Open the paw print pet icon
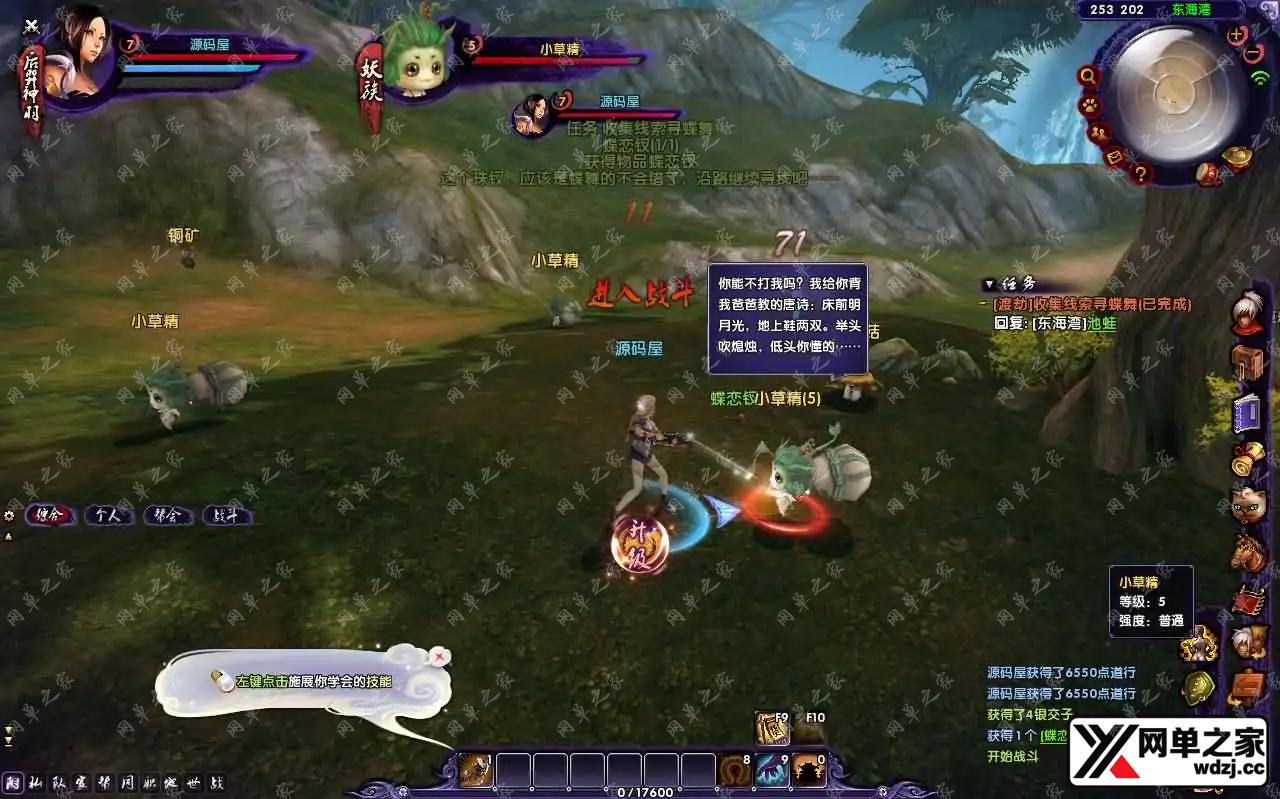Image resolution: width=1280 pixels, height=799 pixels. pyautogui.click(x=1089, y=105)
